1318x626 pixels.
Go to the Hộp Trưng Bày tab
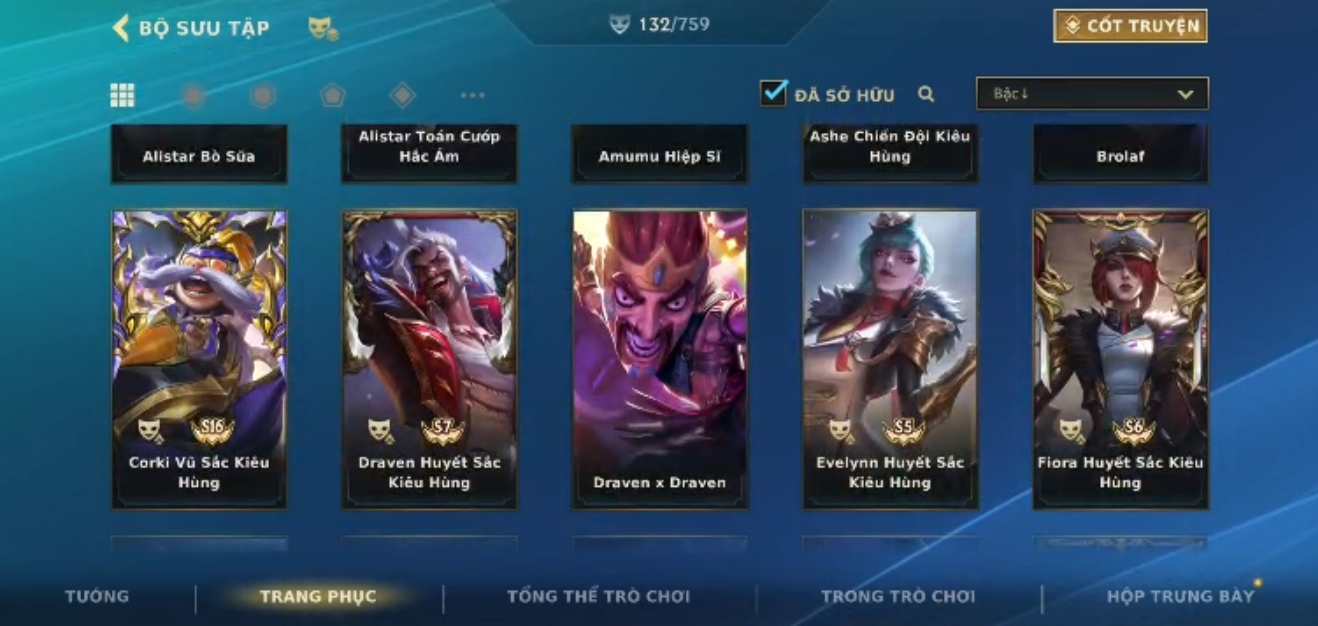1180,597
